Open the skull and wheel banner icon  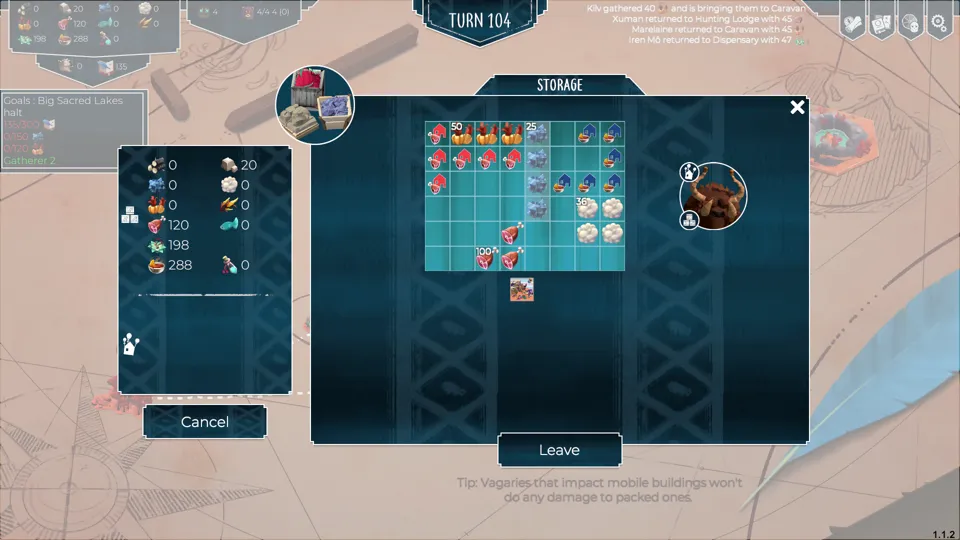pos(910,22)
